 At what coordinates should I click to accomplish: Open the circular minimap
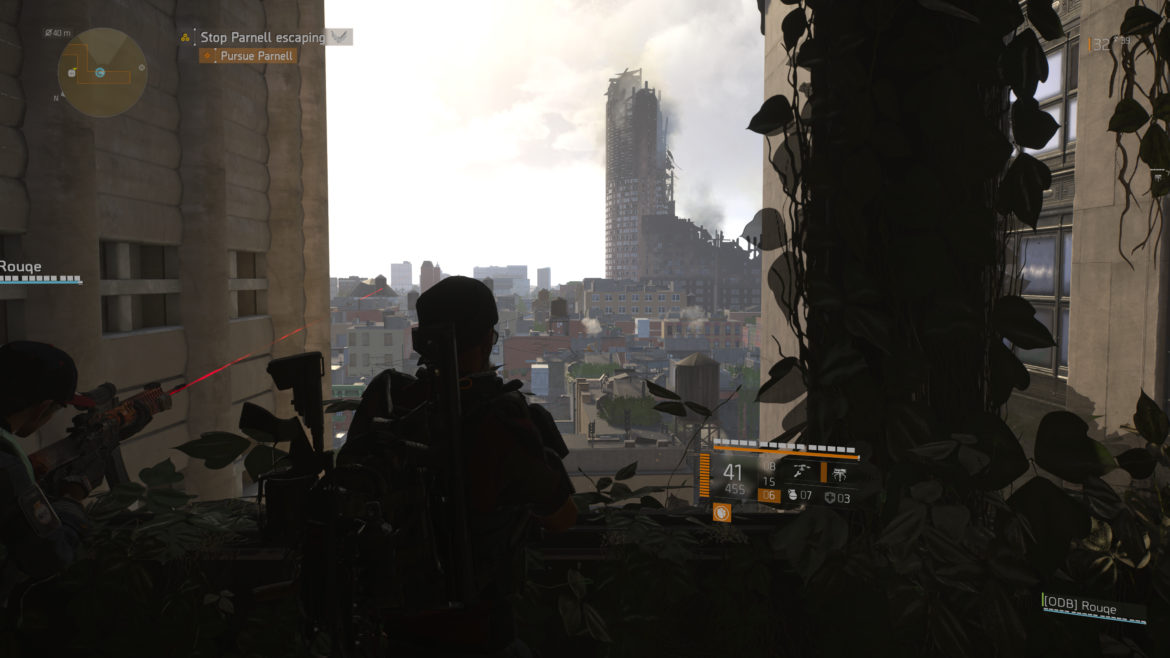102,72
